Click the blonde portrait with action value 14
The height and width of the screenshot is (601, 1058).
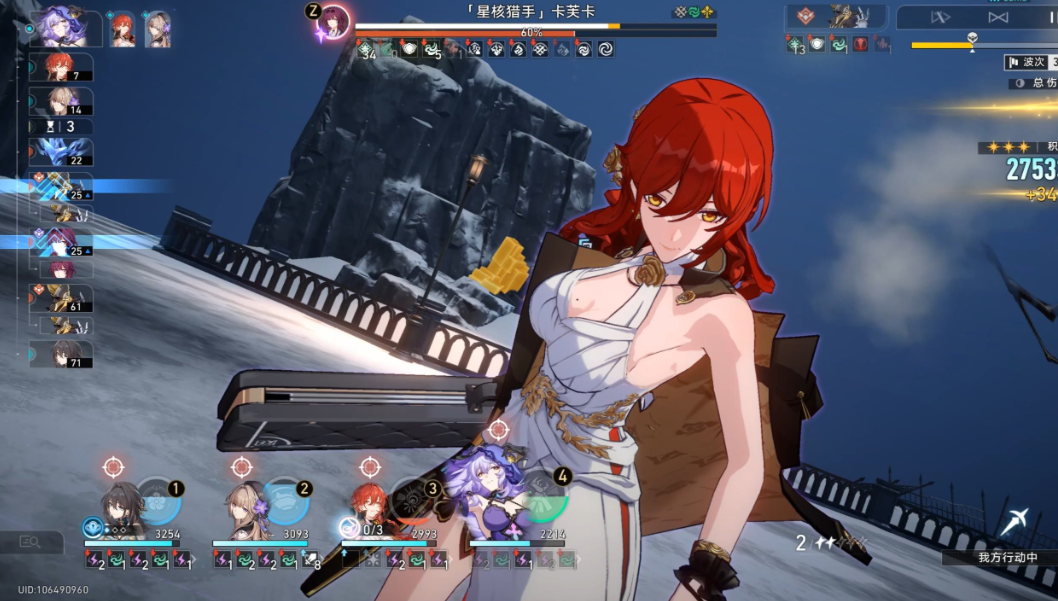coord(62,102)
